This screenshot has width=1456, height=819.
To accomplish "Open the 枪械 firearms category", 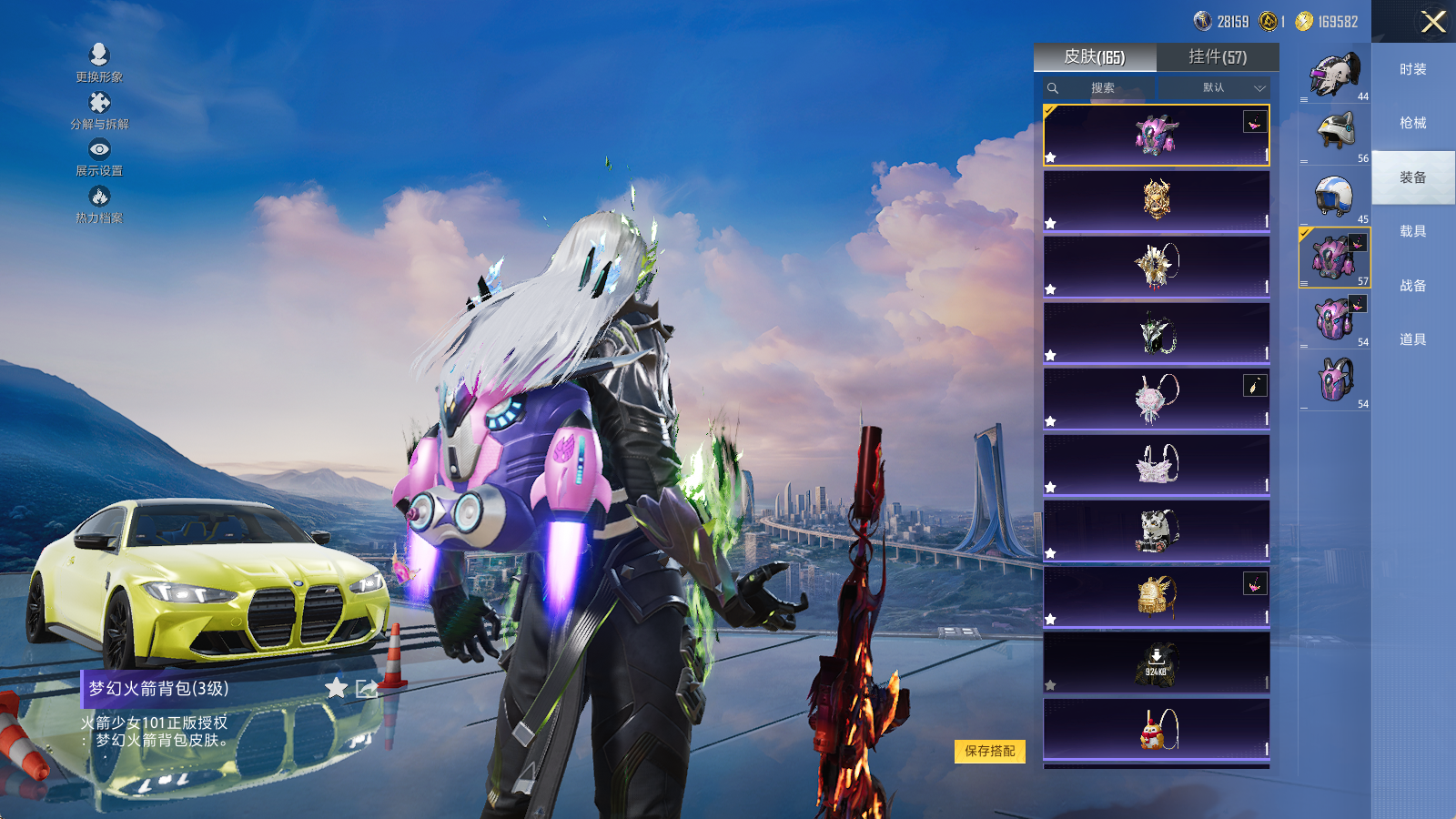I will point(1413,123).
